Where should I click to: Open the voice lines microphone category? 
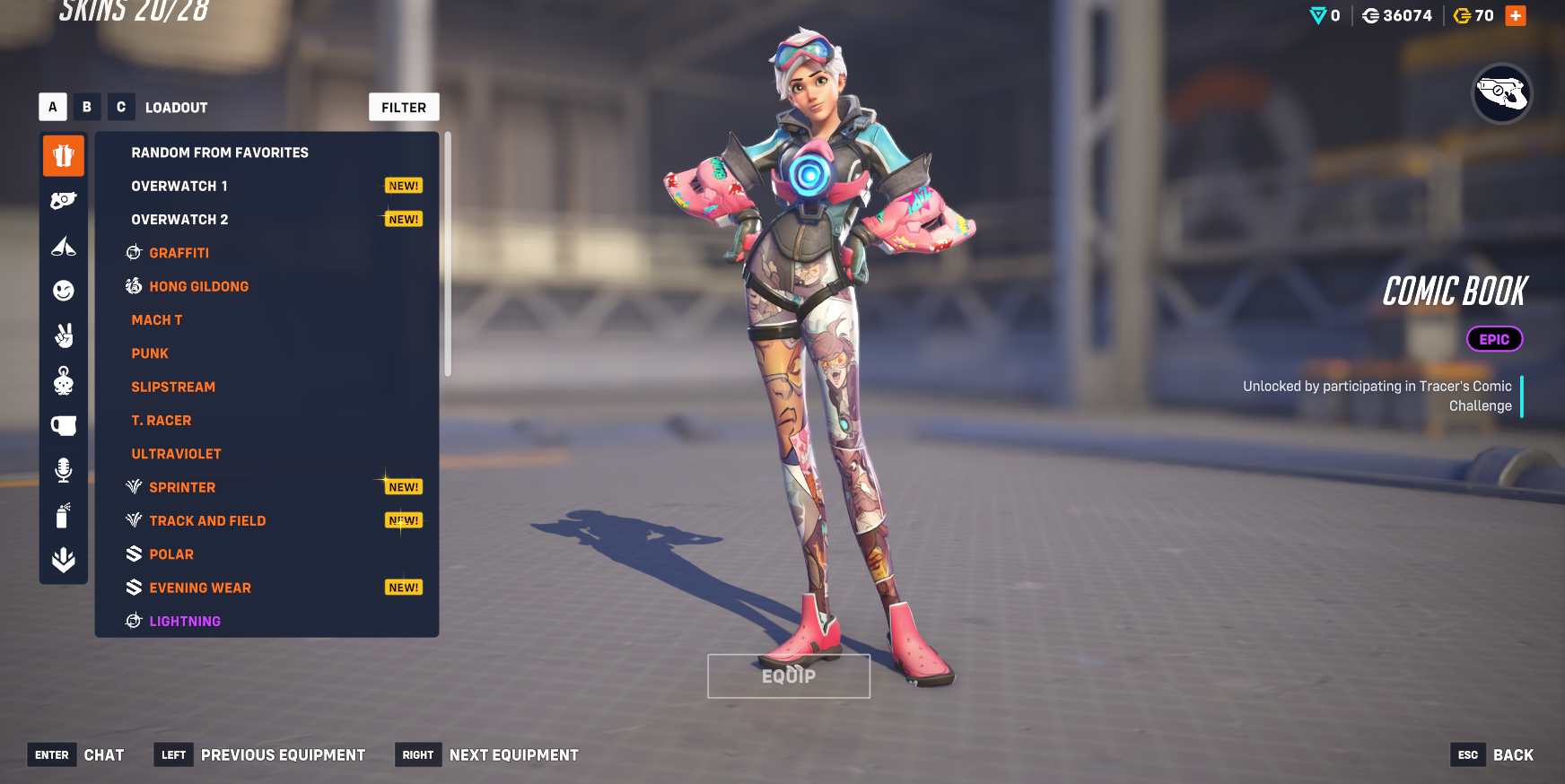pyautogui.click(x=64, y=470)
